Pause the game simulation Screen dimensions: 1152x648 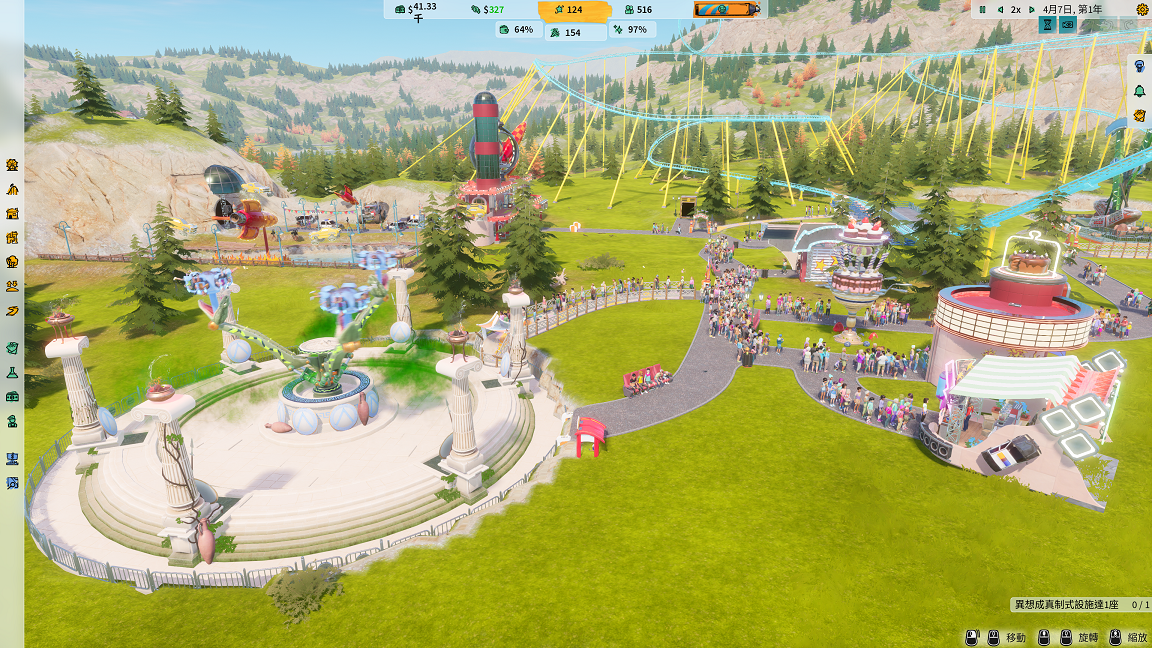pos(983,9)
